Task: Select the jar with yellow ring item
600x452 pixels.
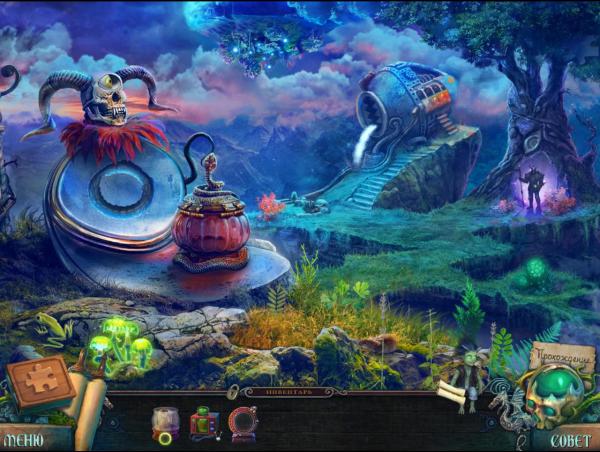Action: 164,424
